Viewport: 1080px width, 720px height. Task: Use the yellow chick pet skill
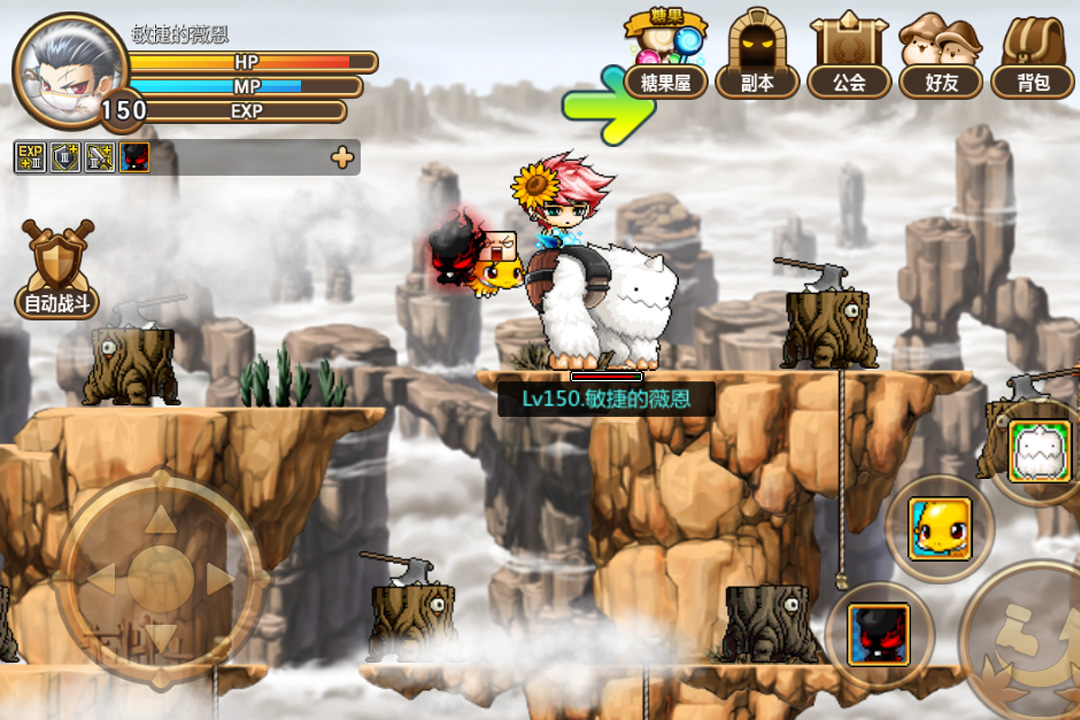939,528
